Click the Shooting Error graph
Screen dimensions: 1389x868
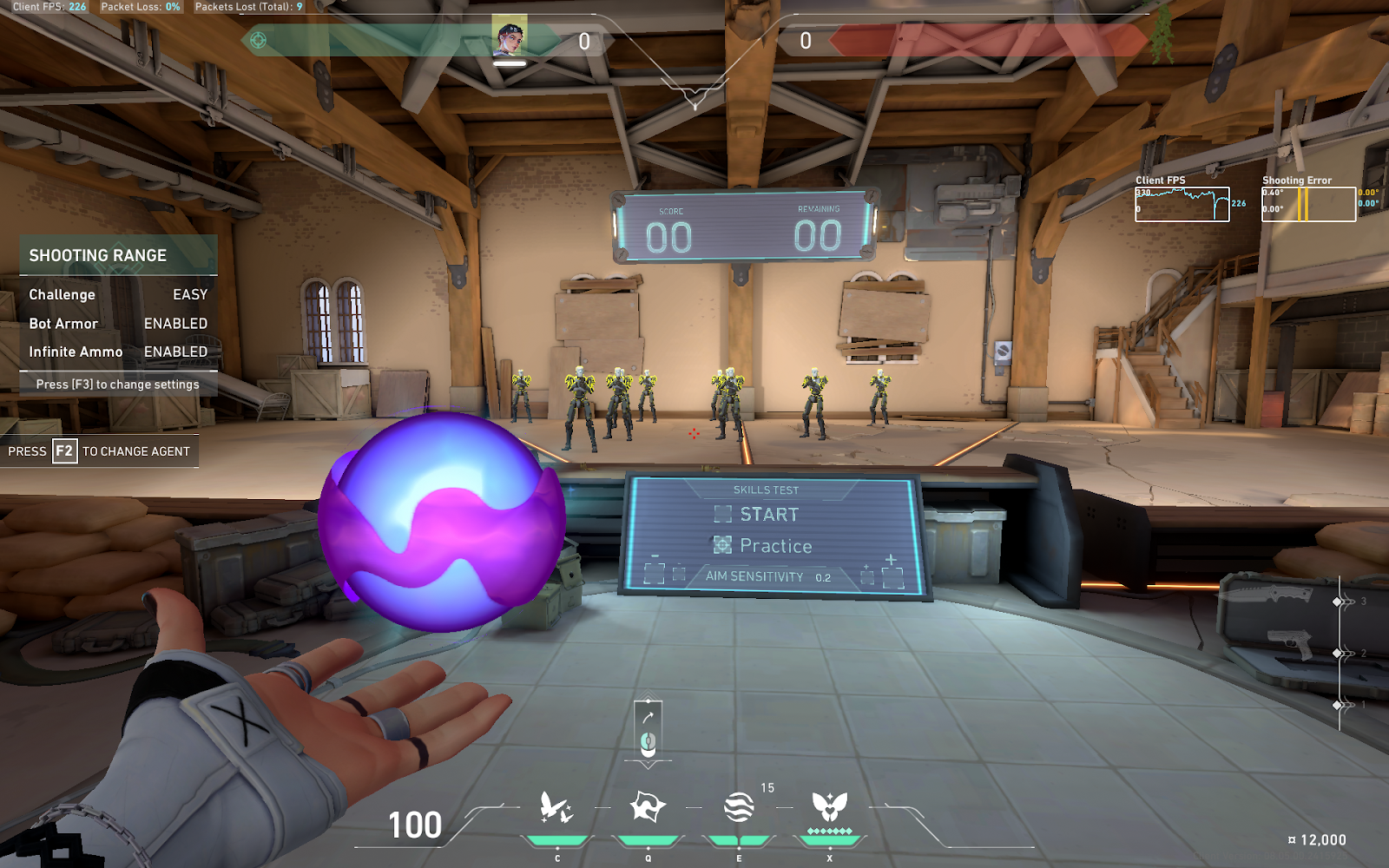pyautogui.click(x=1308, y=205)
